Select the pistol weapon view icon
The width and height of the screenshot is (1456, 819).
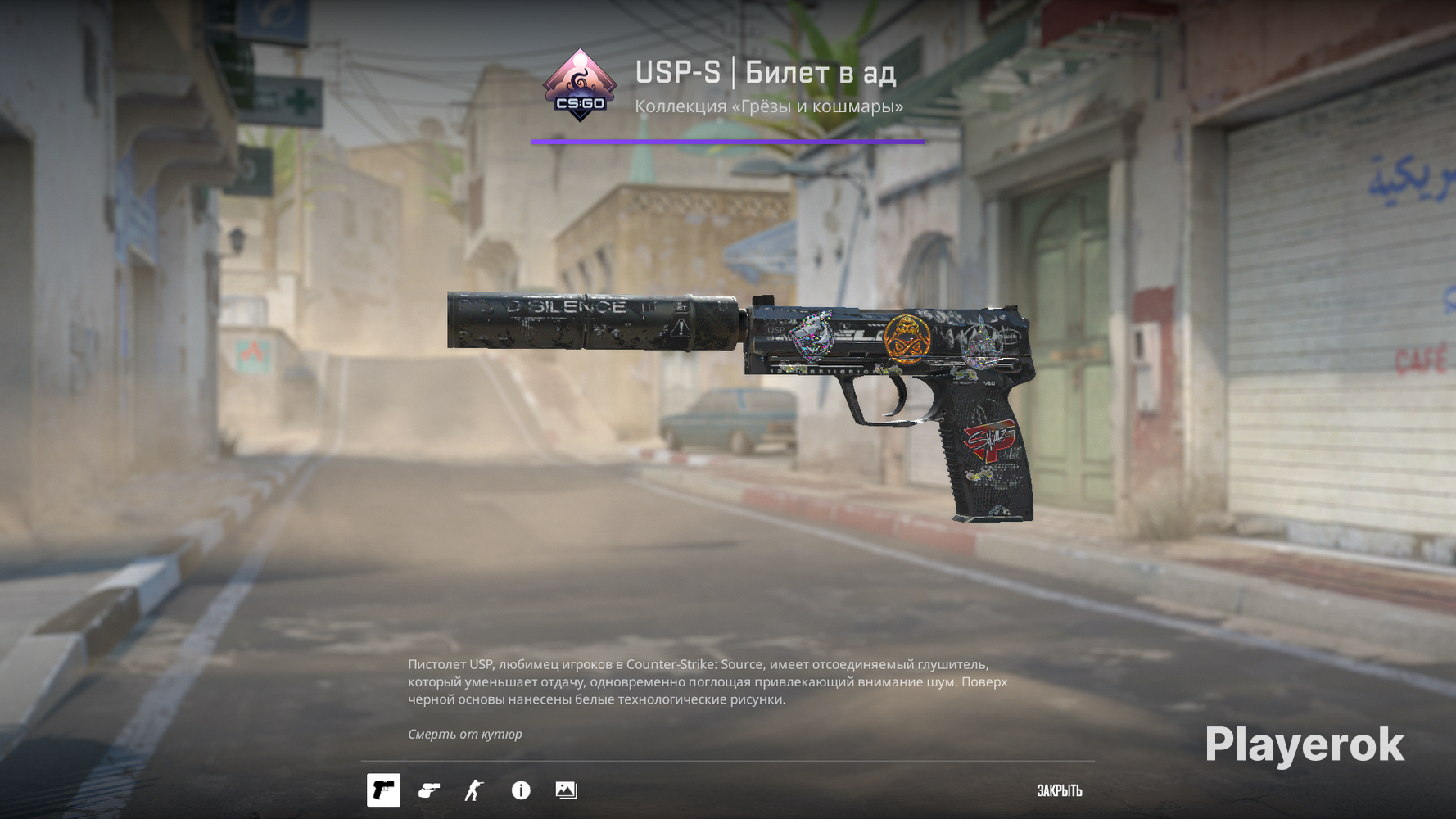(x=383, y=790)
